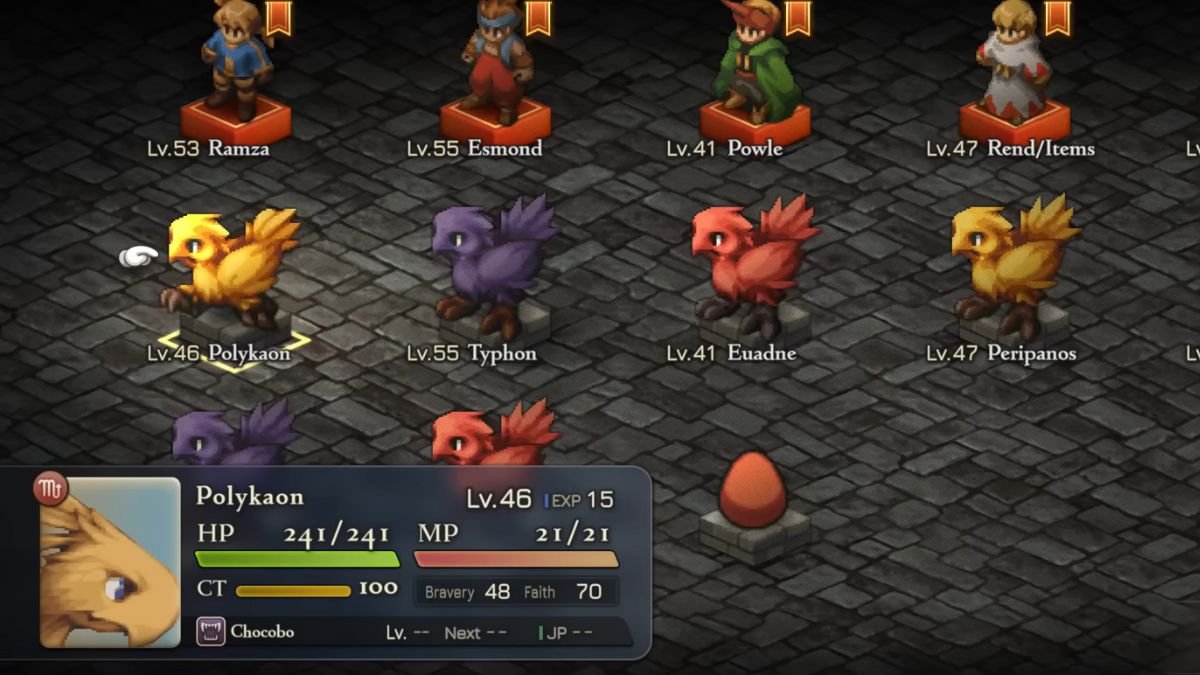1200x675 pixels.
Task: Select the red egg unit
Action: click(x=754, y=490)
